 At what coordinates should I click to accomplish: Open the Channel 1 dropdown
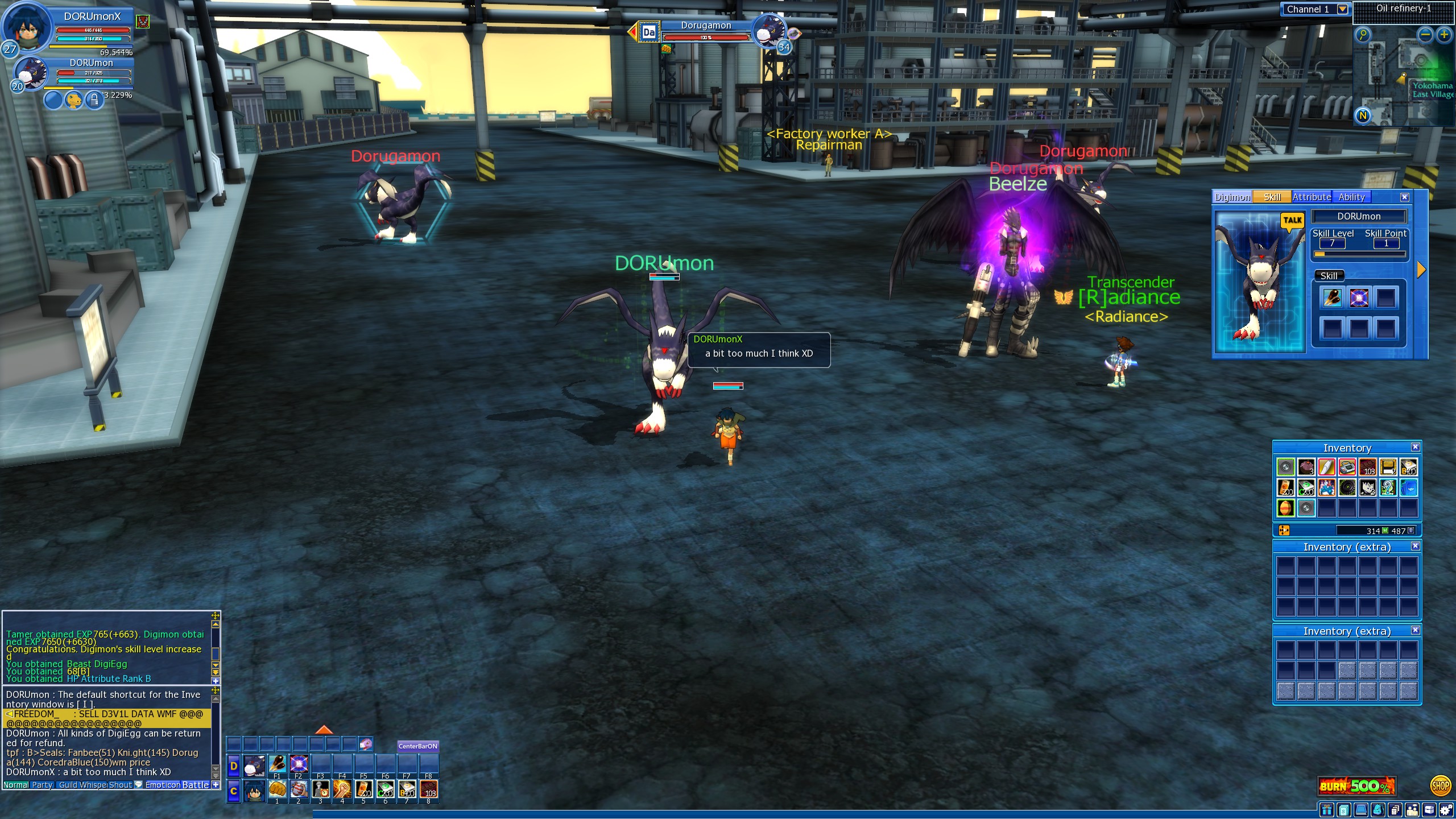coord(1342,9)
